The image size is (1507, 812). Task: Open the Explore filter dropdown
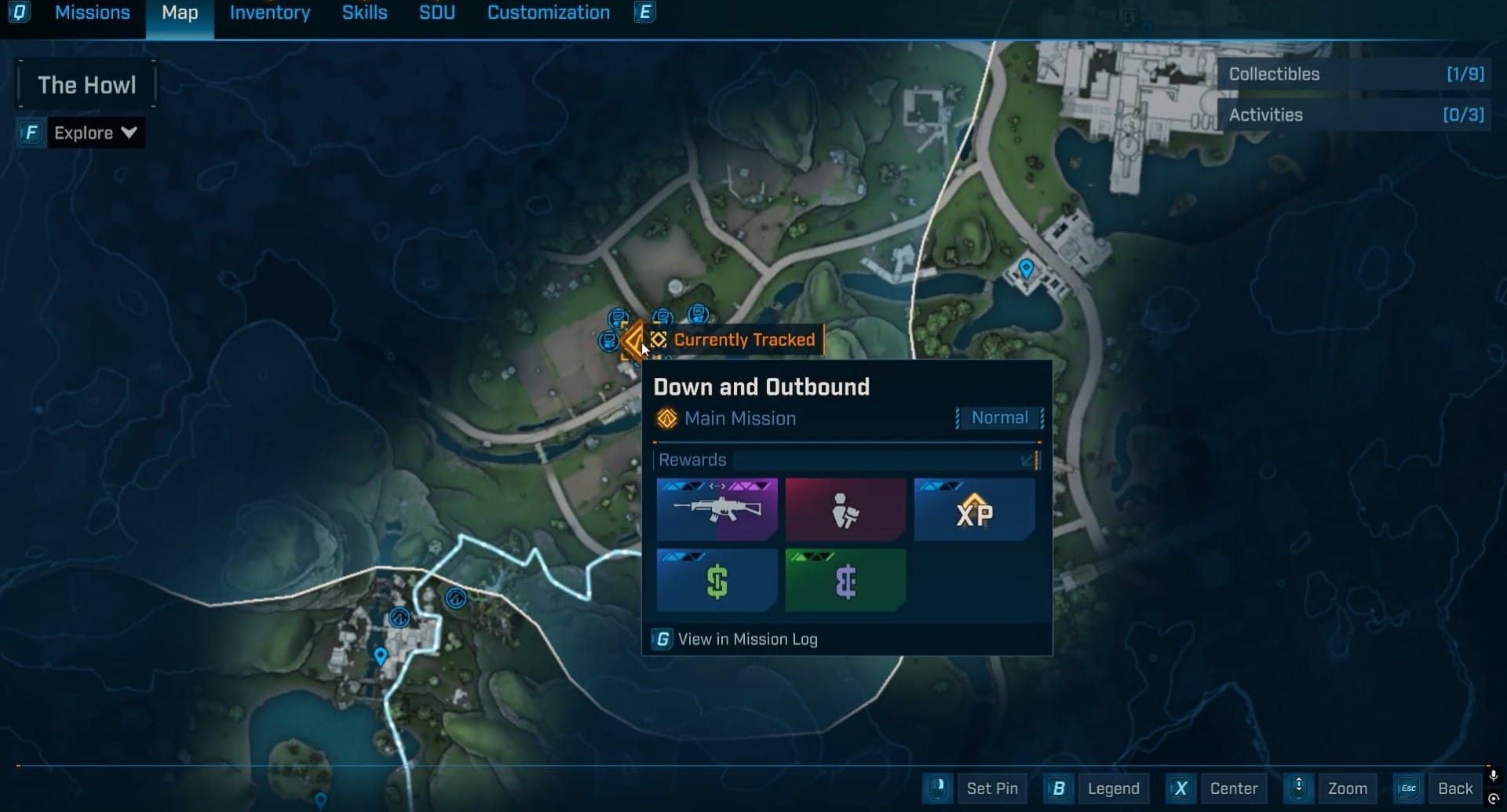tap(95, 133)
